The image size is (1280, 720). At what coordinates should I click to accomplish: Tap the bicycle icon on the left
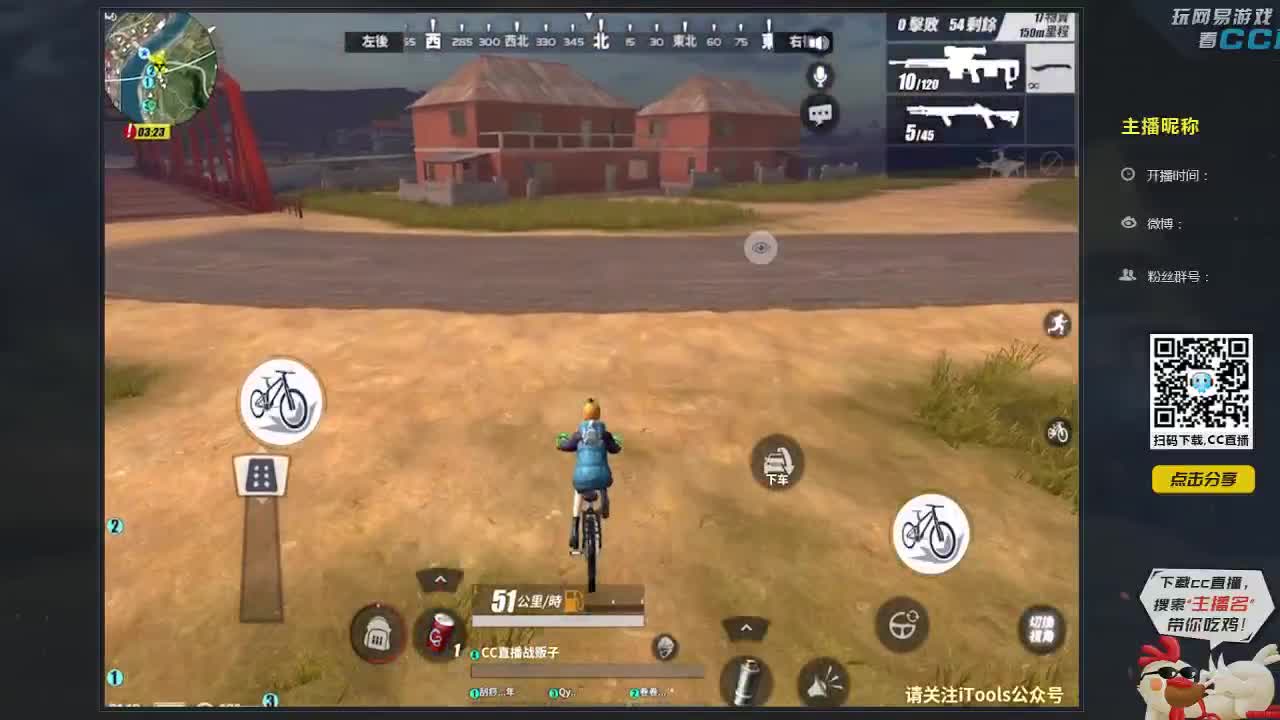(281, 401)
